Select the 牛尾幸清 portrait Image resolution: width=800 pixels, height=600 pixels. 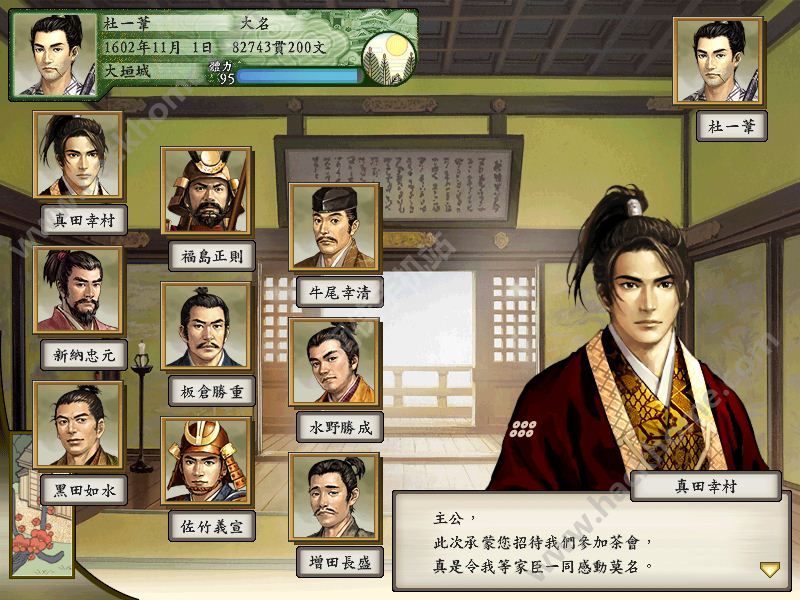[x=334, y=228]
